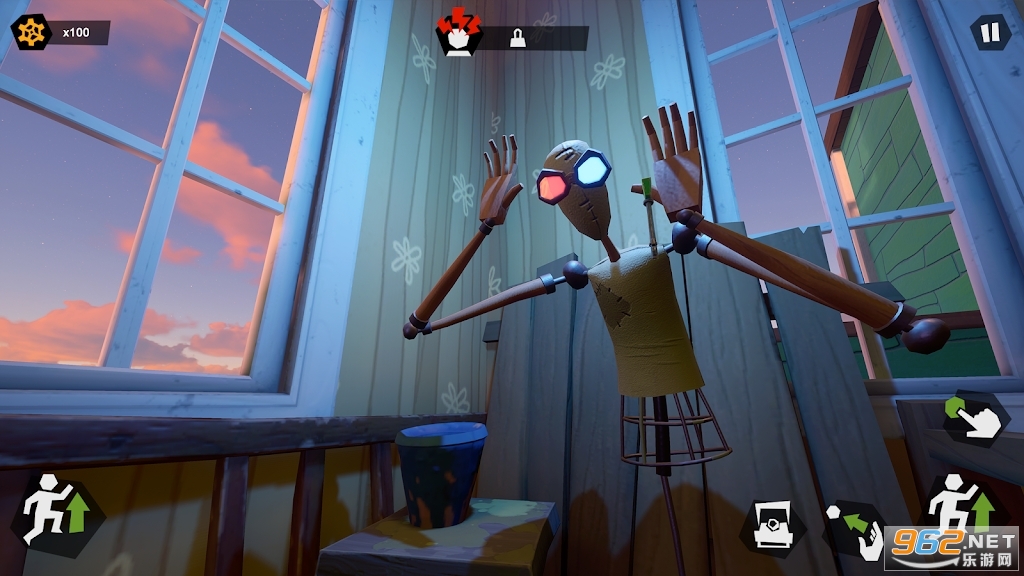The width and height of the screenshot is (1024, 576).
Task: Pause the game with the pause button
Action: click(990, 33)
